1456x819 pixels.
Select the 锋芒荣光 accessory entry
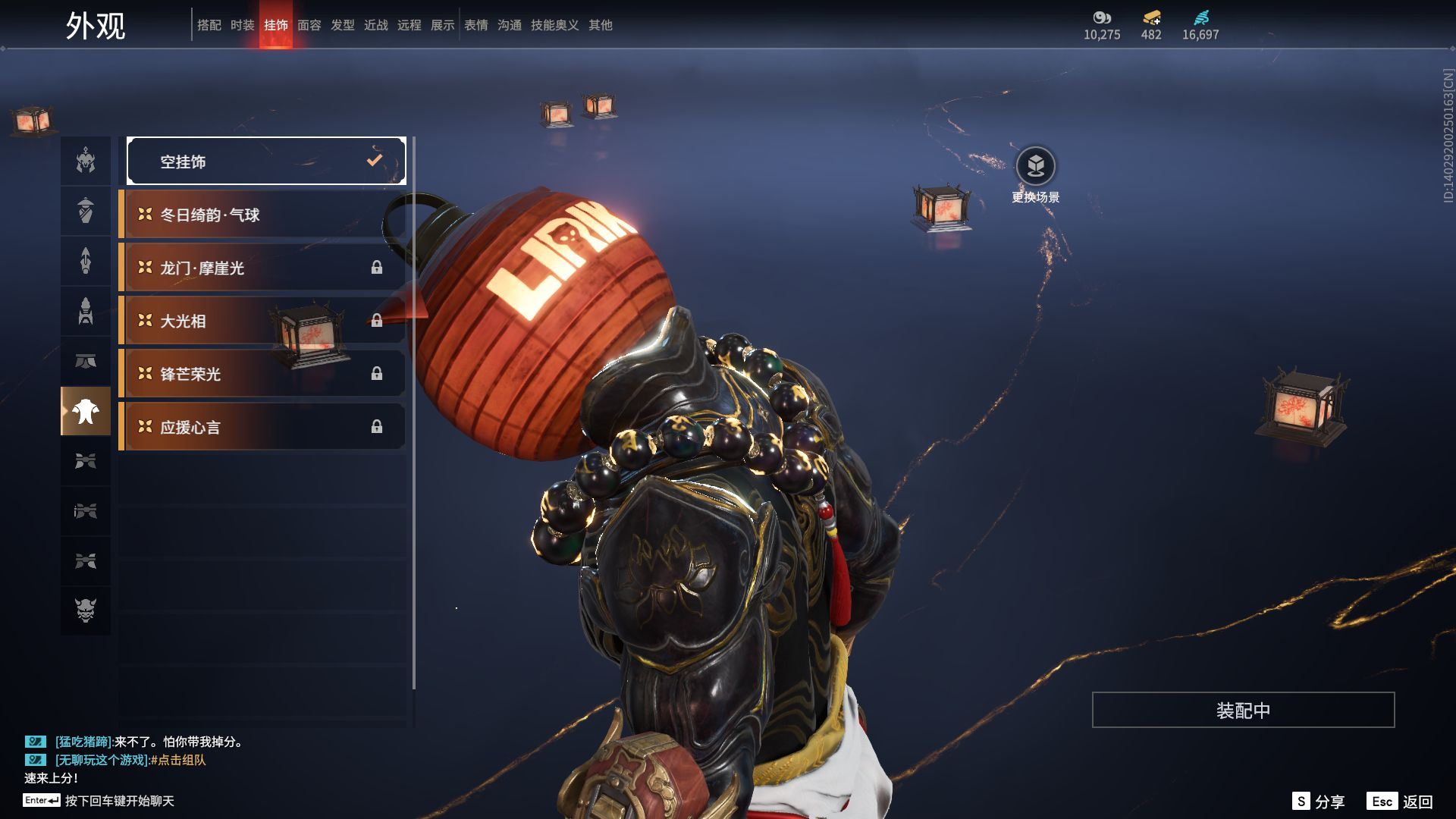(x=262, y=374)
